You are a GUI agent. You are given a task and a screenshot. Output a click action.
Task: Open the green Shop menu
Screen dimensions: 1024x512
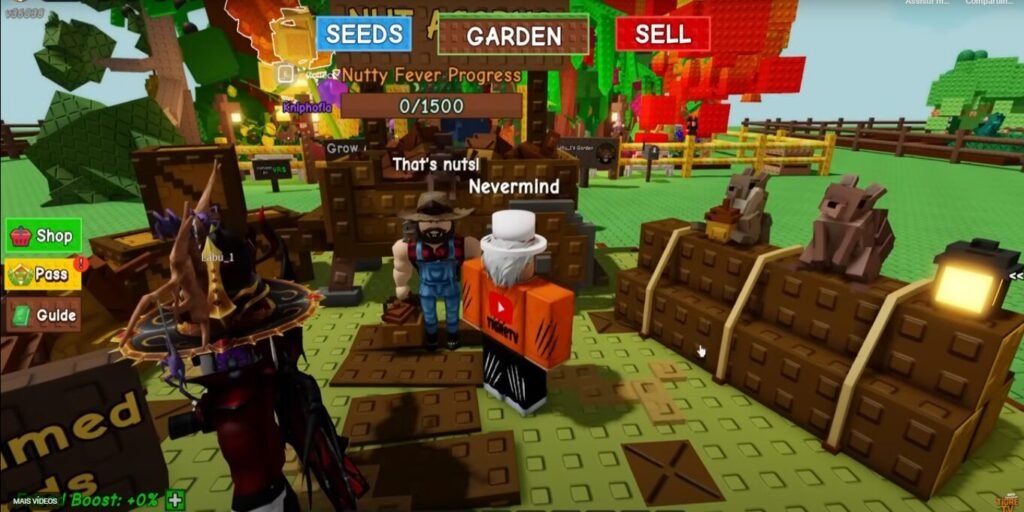(44, 236)
